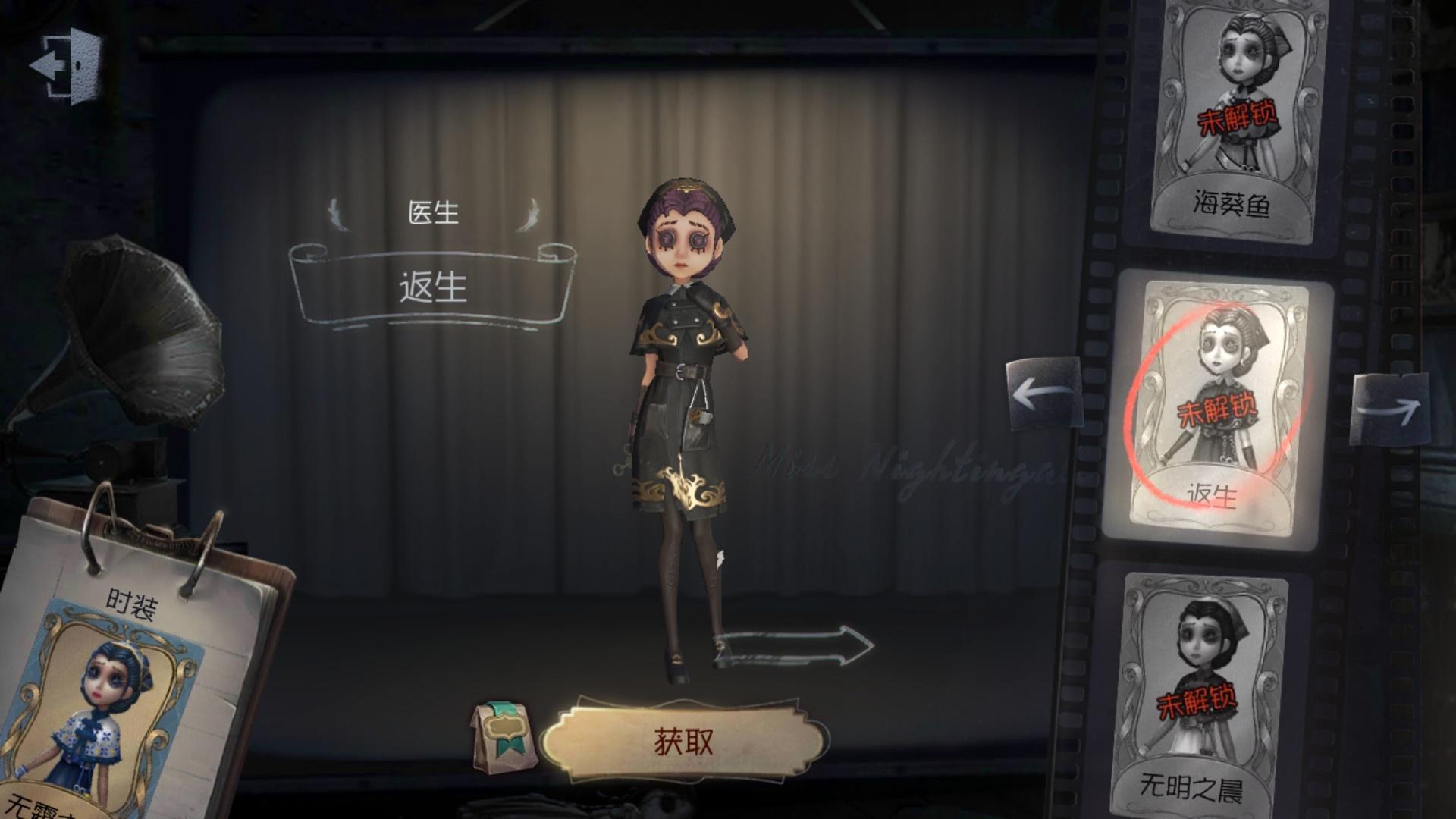This screenshot has width=1456, height=819.
Task: Go to previous costume with left arrow
Action: [x=1045, y=394]
